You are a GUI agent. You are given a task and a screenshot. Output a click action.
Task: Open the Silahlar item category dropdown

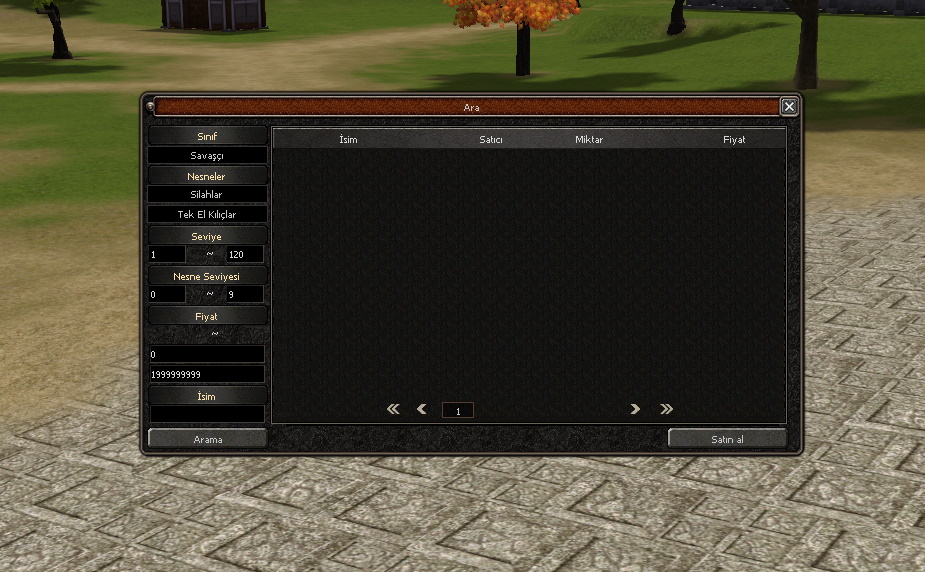tap(208, 195)
